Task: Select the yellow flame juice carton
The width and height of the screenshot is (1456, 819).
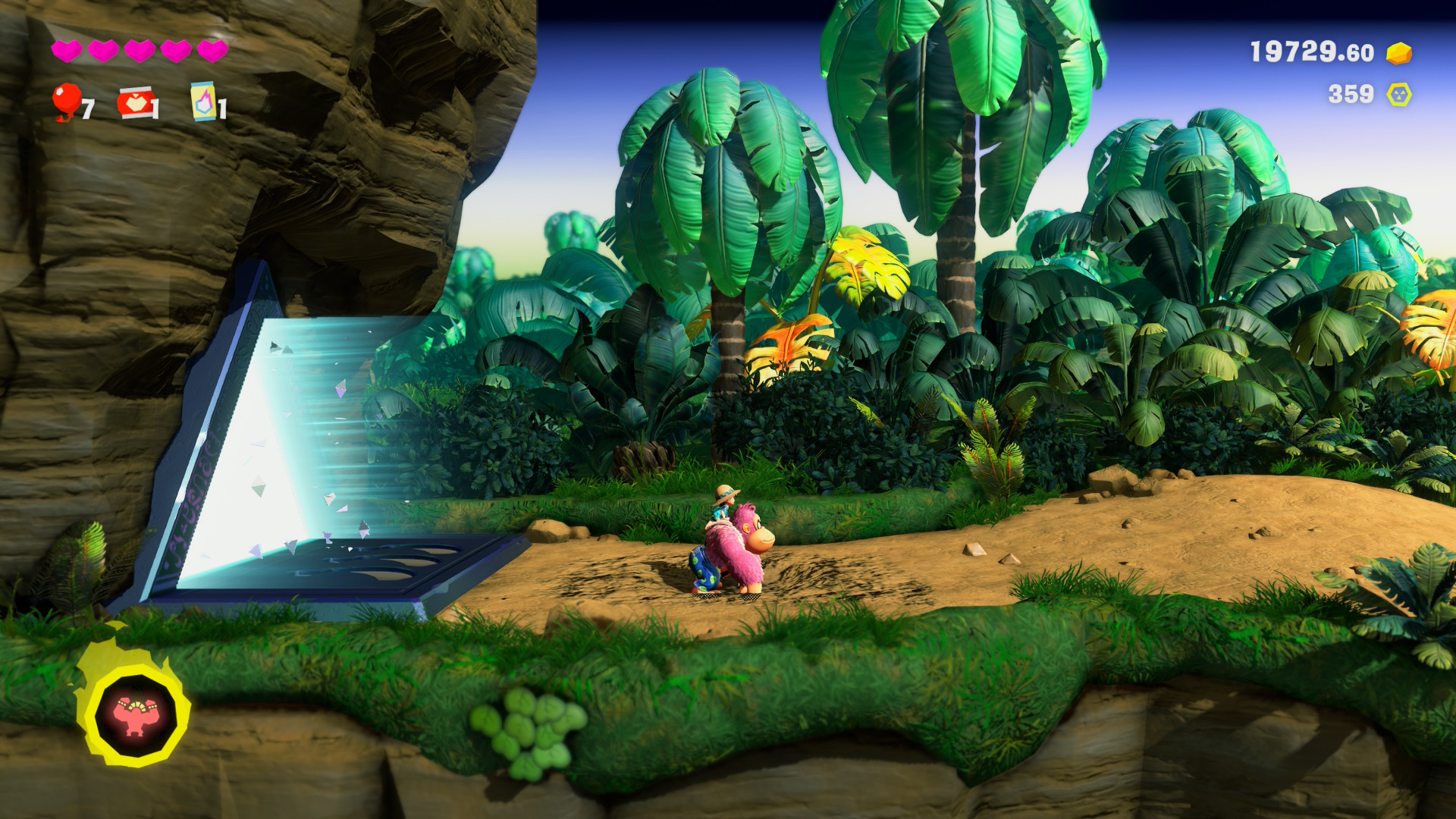Action: pyautogui.click(x=202, y=102)
